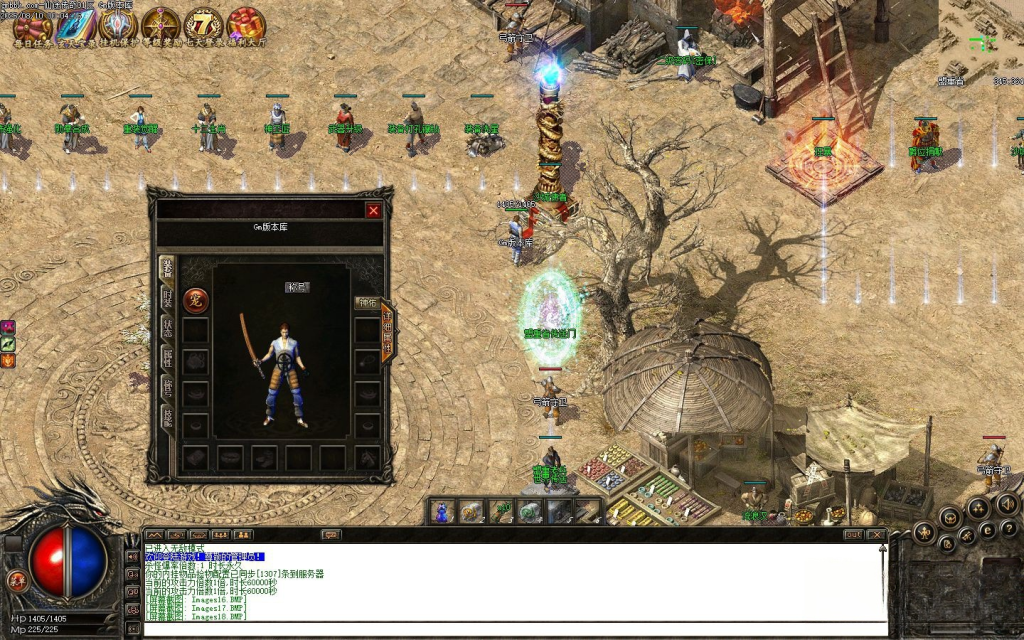The image size is (1024, 640).
Task: Click the round red 宠 pet button
Action: coord(196,300)
